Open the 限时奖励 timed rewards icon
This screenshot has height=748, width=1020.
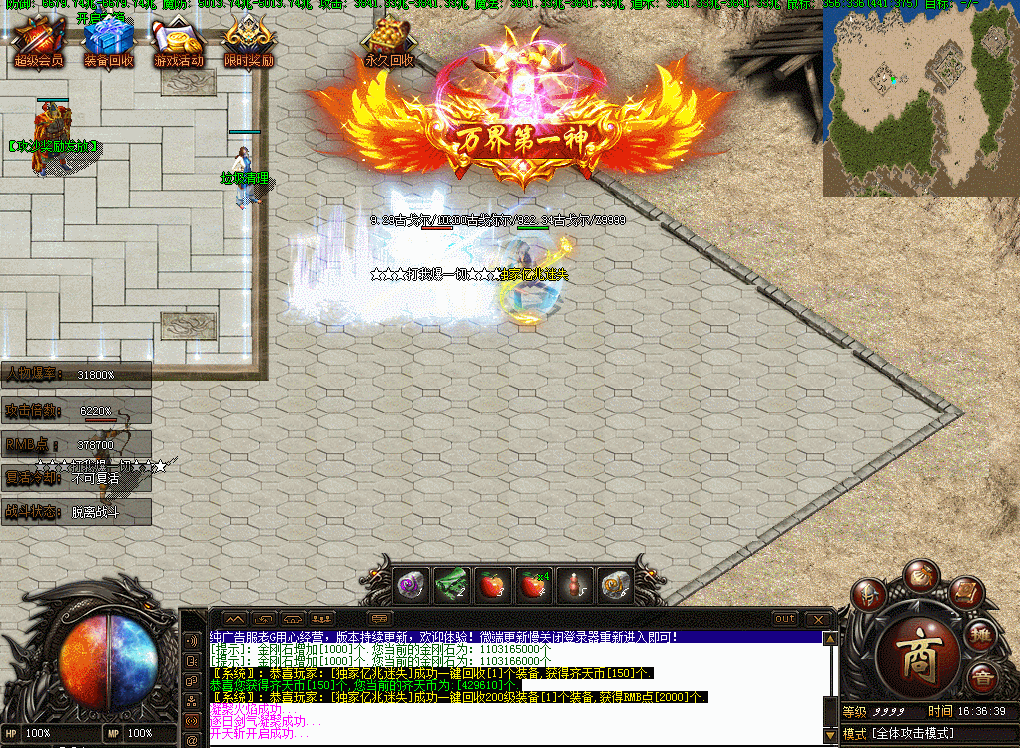coord(248,41)
